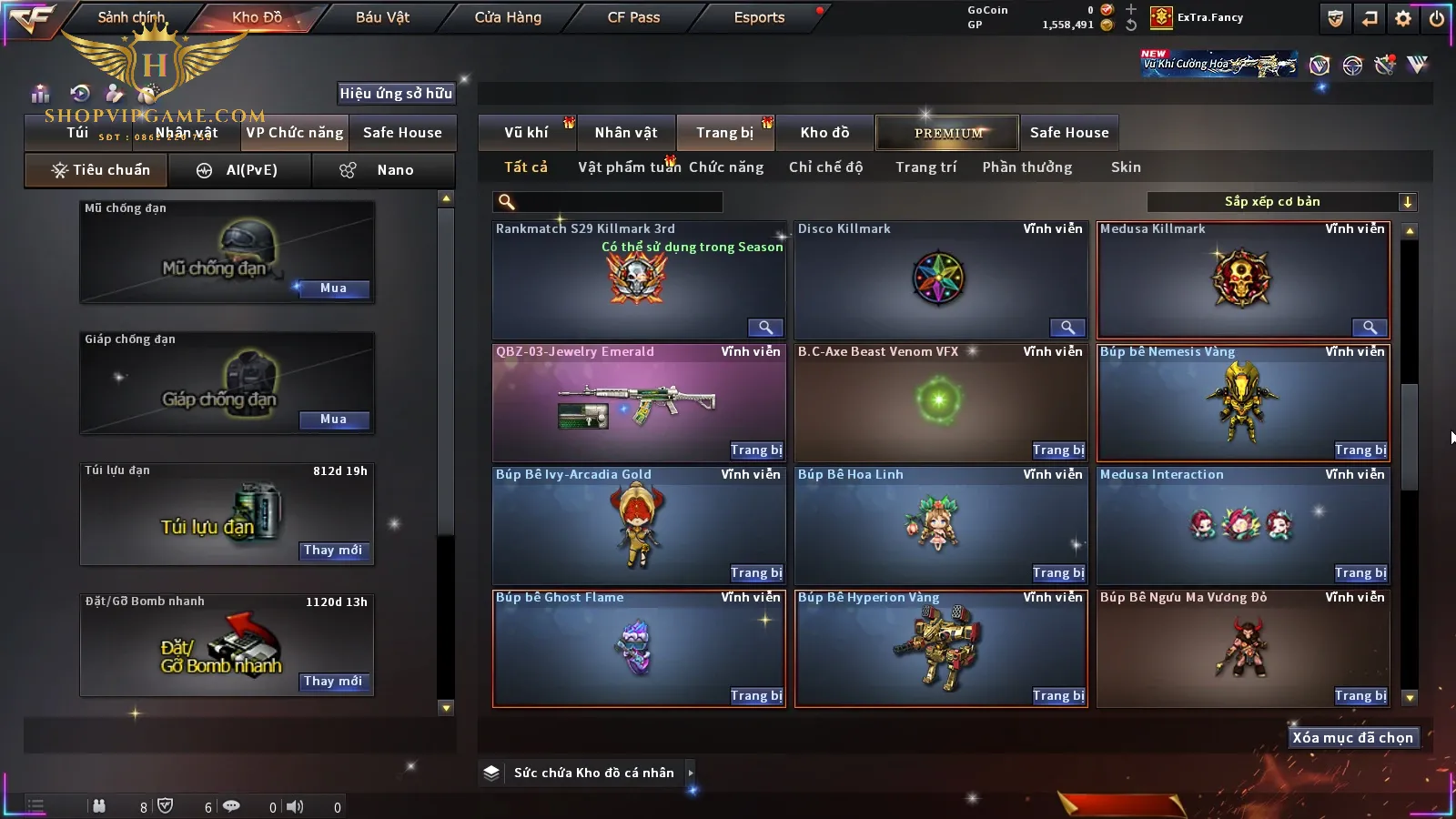Filter items by Skin
The height and width of the screenshot is (819, 1456).
tap(1126, 167)
